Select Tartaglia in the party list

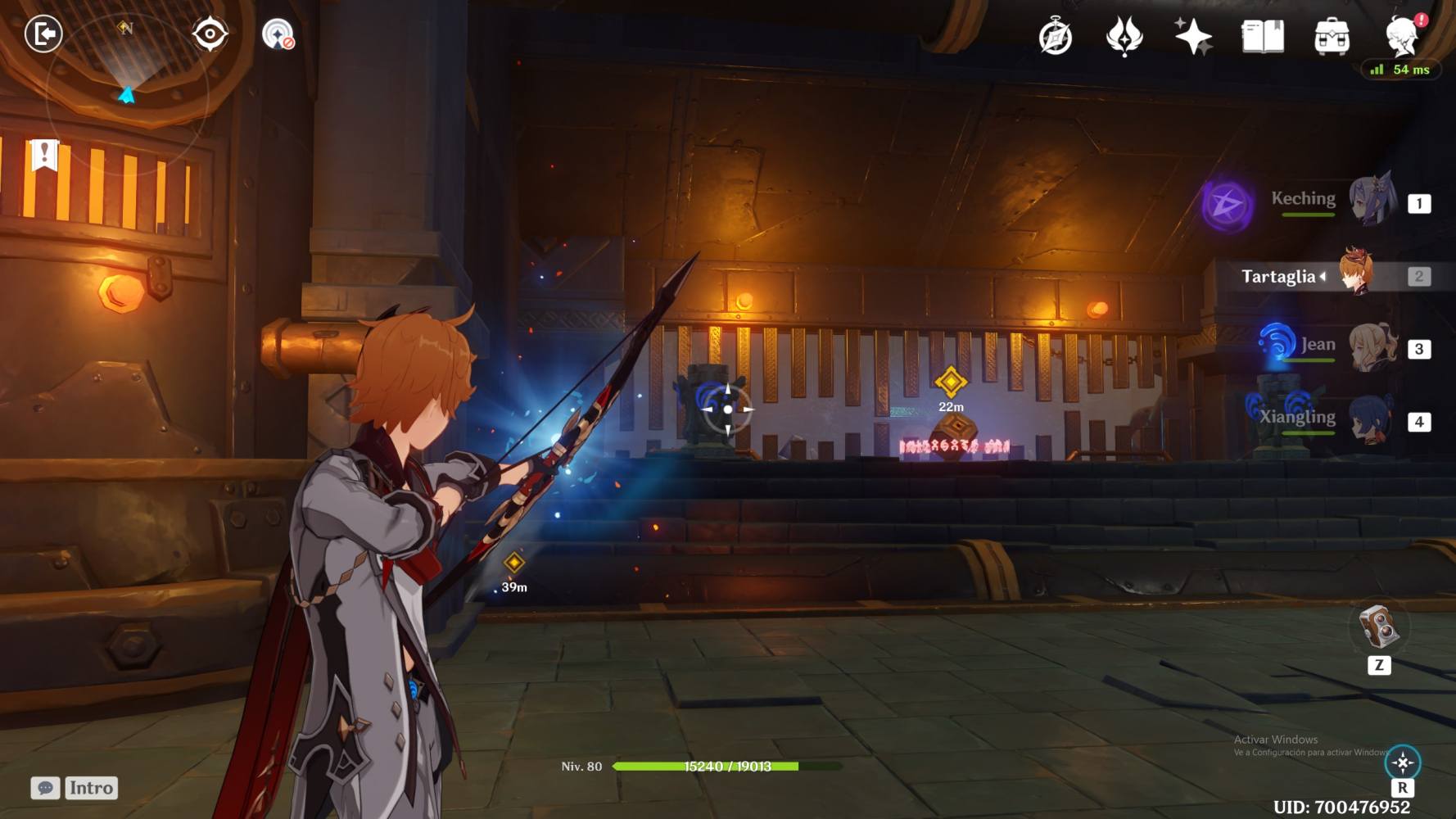(1356, 274)
